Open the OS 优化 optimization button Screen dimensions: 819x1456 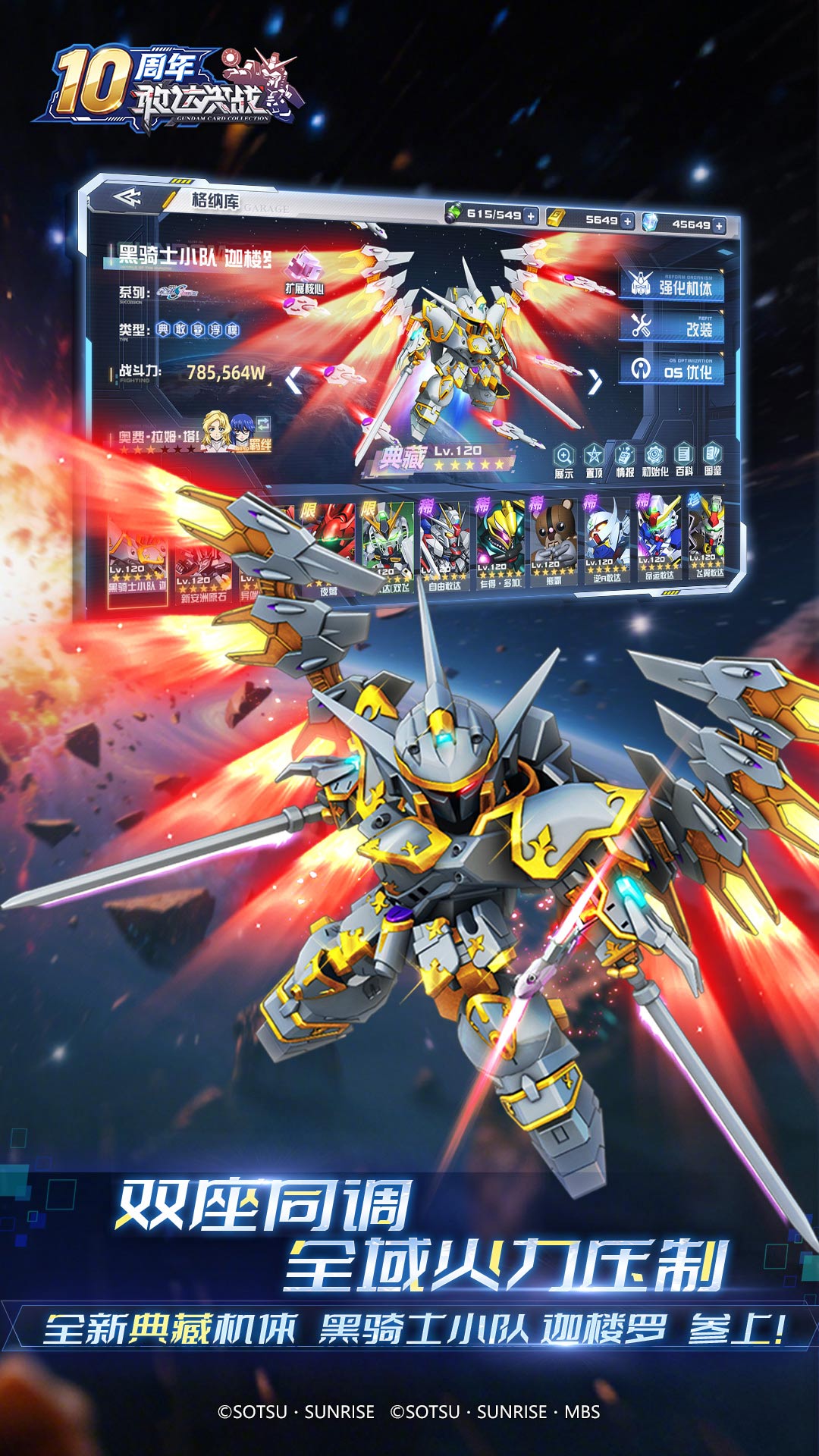[x=672, y=369]
